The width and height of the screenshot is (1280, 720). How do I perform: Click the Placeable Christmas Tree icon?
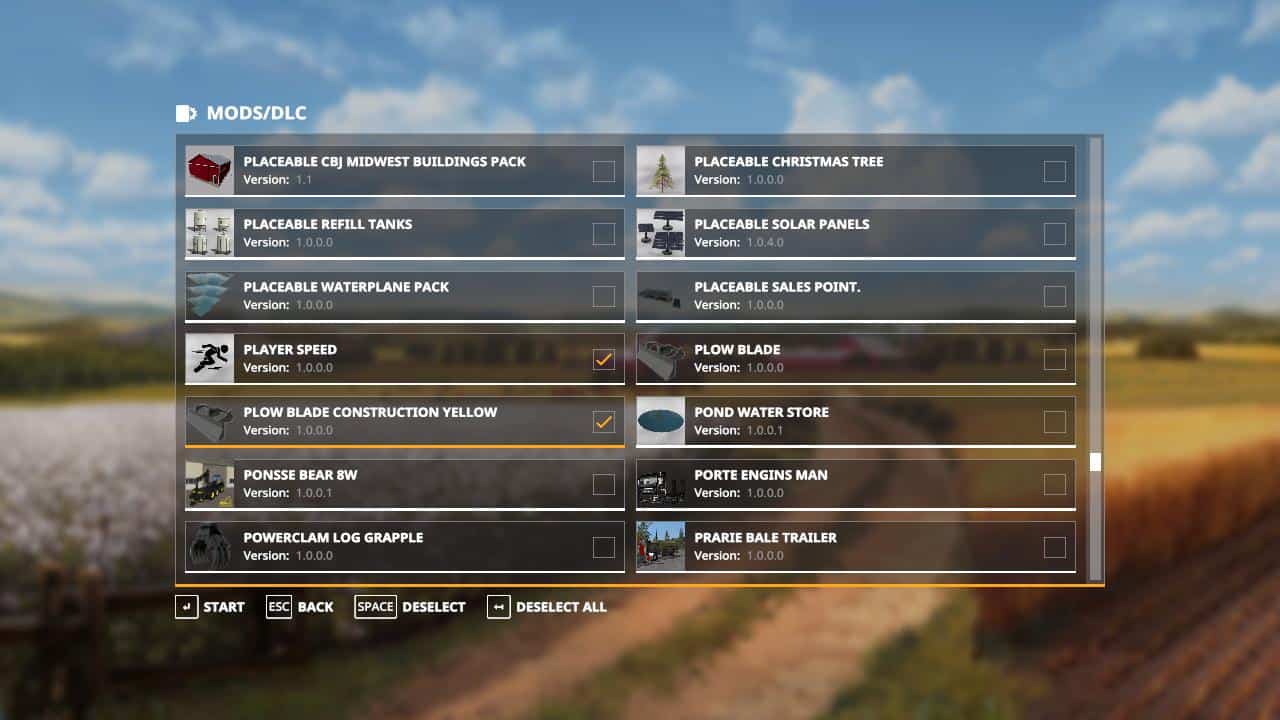[x=660, y=170]
